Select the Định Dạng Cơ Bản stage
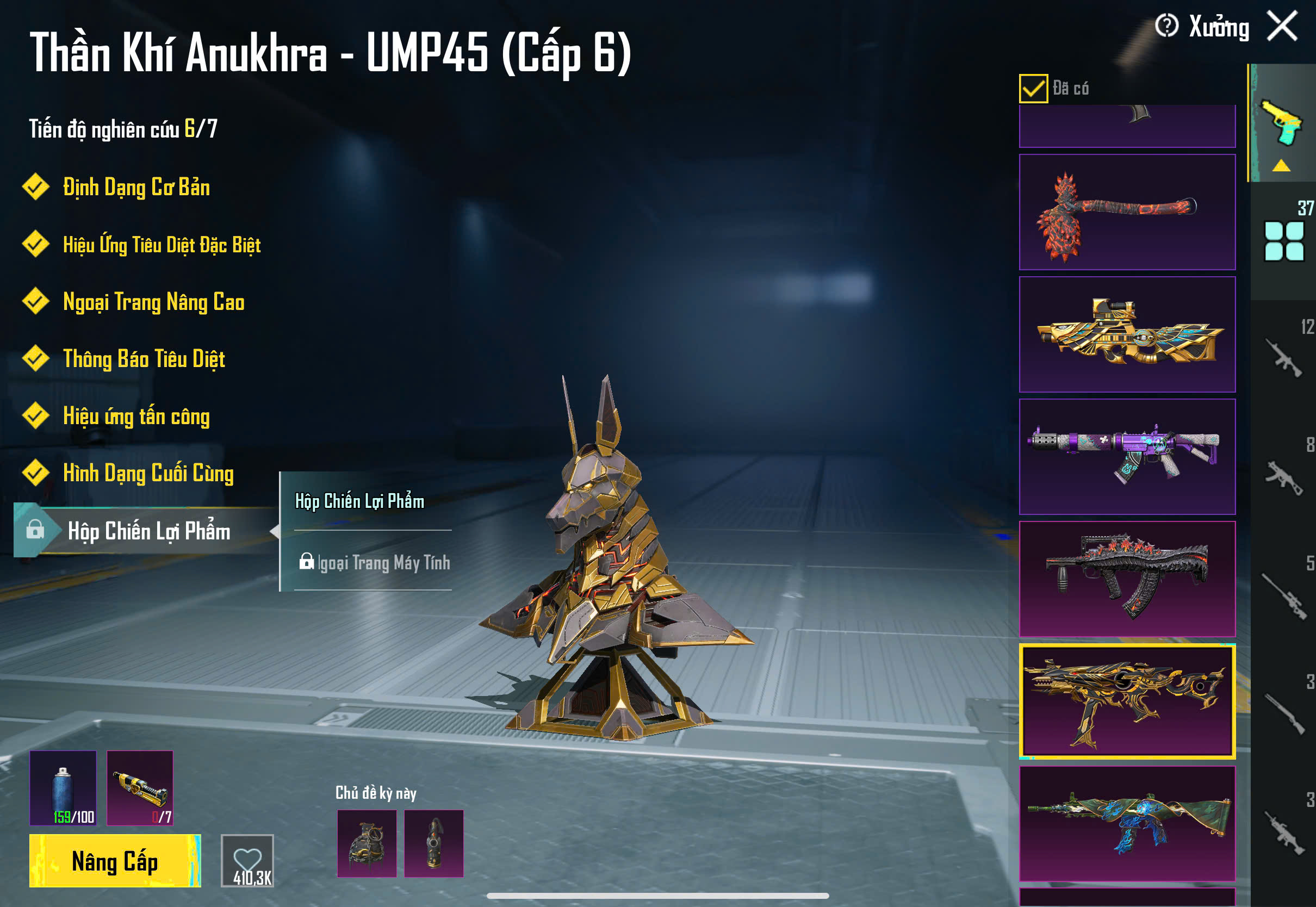This screenshot has height=907, width=1316. (135, 188)
